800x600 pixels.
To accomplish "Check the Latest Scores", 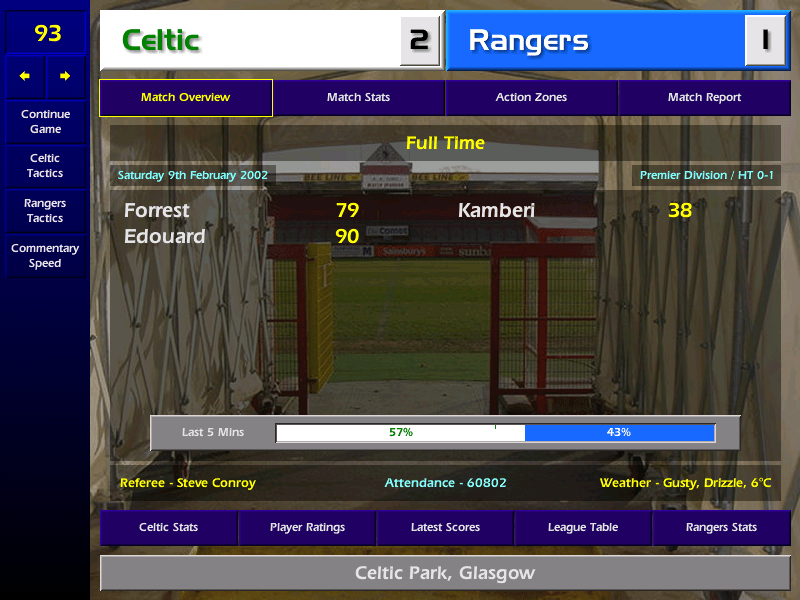I will pyautogui.click(x=445, y=527).
